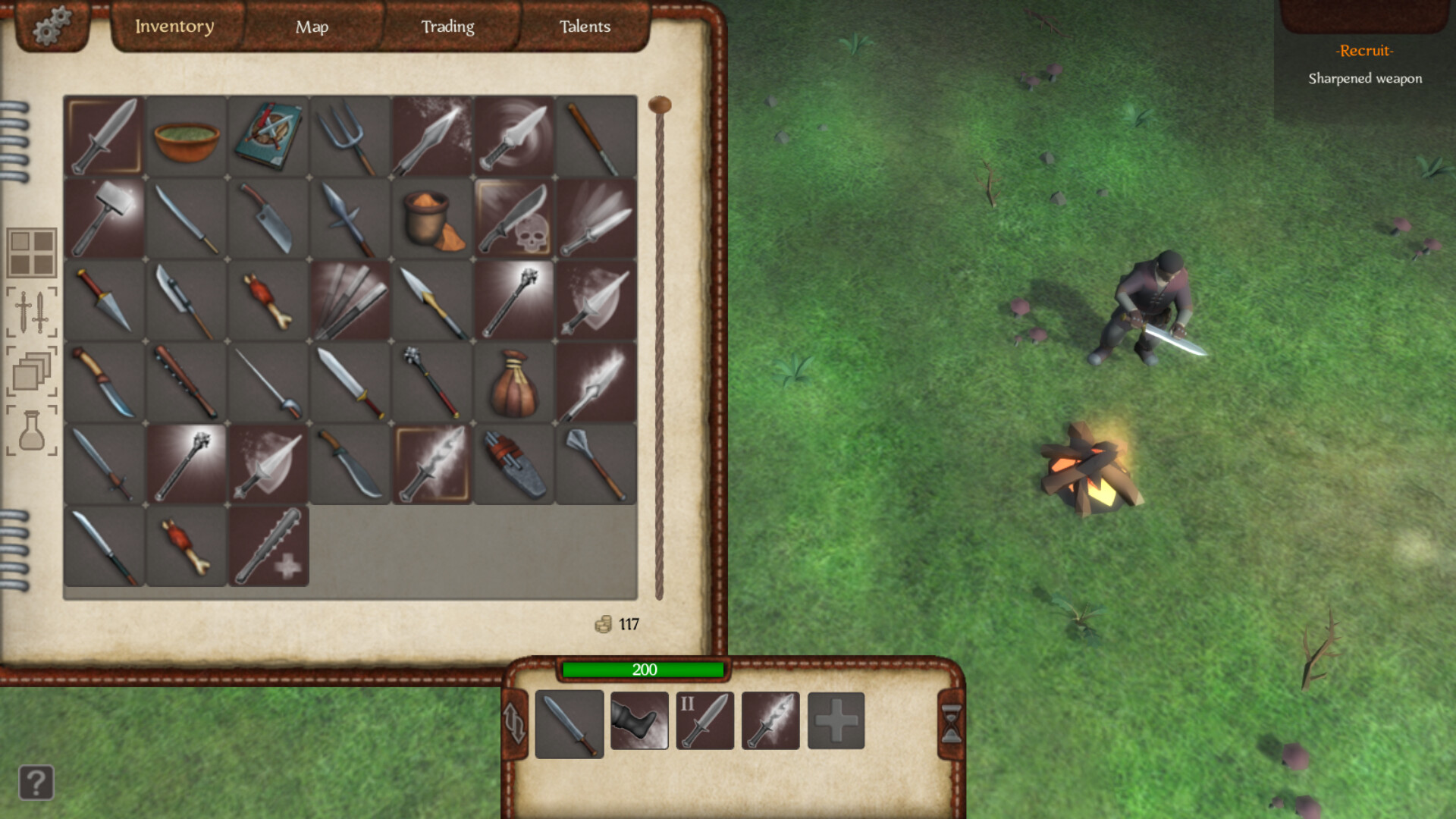Image resolution: width=1456 pixels, height=819 pixels.
Task: Switch to the Trading tab
Action: pos(448,27)
